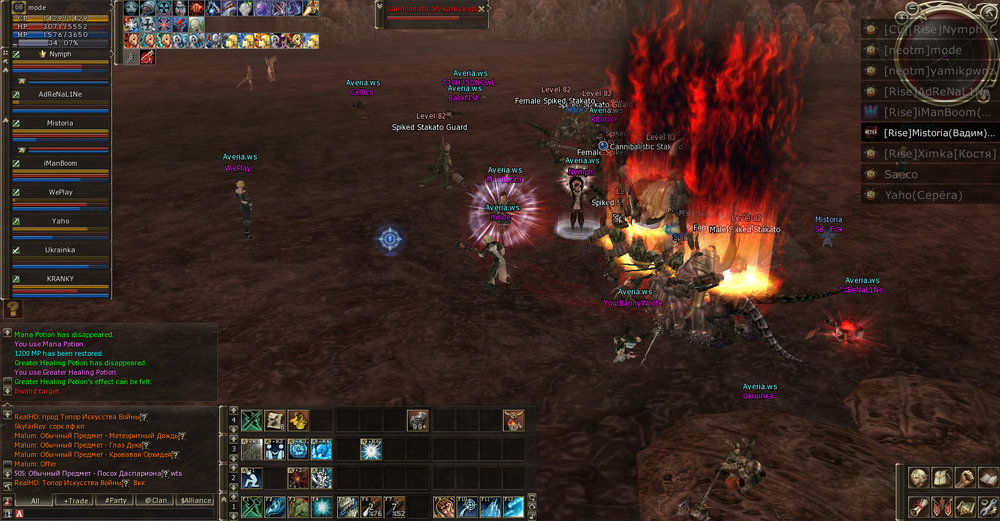Open the #Party chat tab

coord(115,500)
